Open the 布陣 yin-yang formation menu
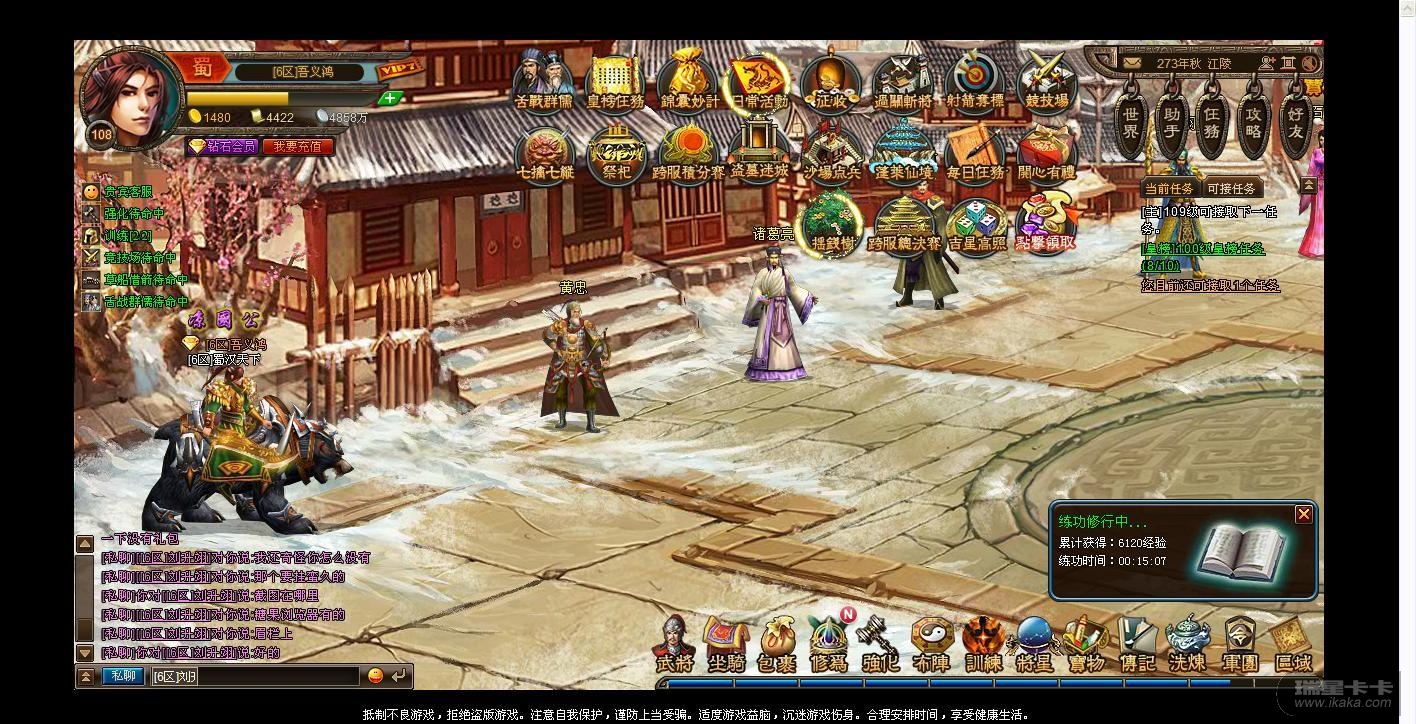Screen dimensions: 1416x724 coord(932,644)
